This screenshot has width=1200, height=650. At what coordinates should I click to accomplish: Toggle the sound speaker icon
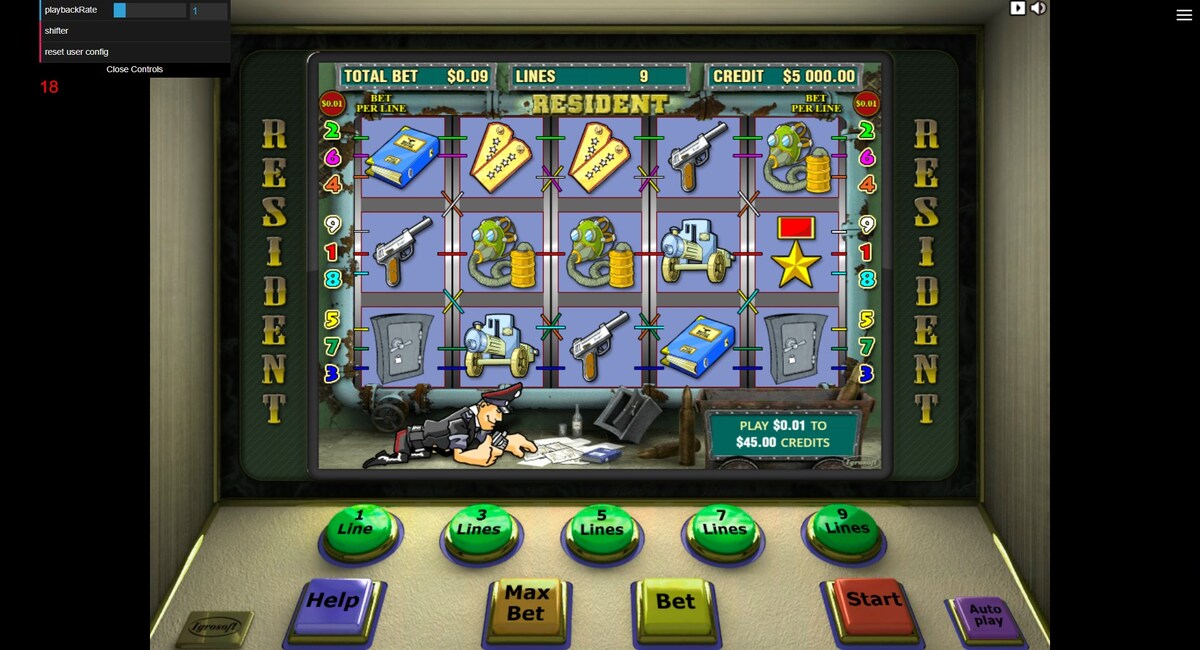[x=1039, y=8]
